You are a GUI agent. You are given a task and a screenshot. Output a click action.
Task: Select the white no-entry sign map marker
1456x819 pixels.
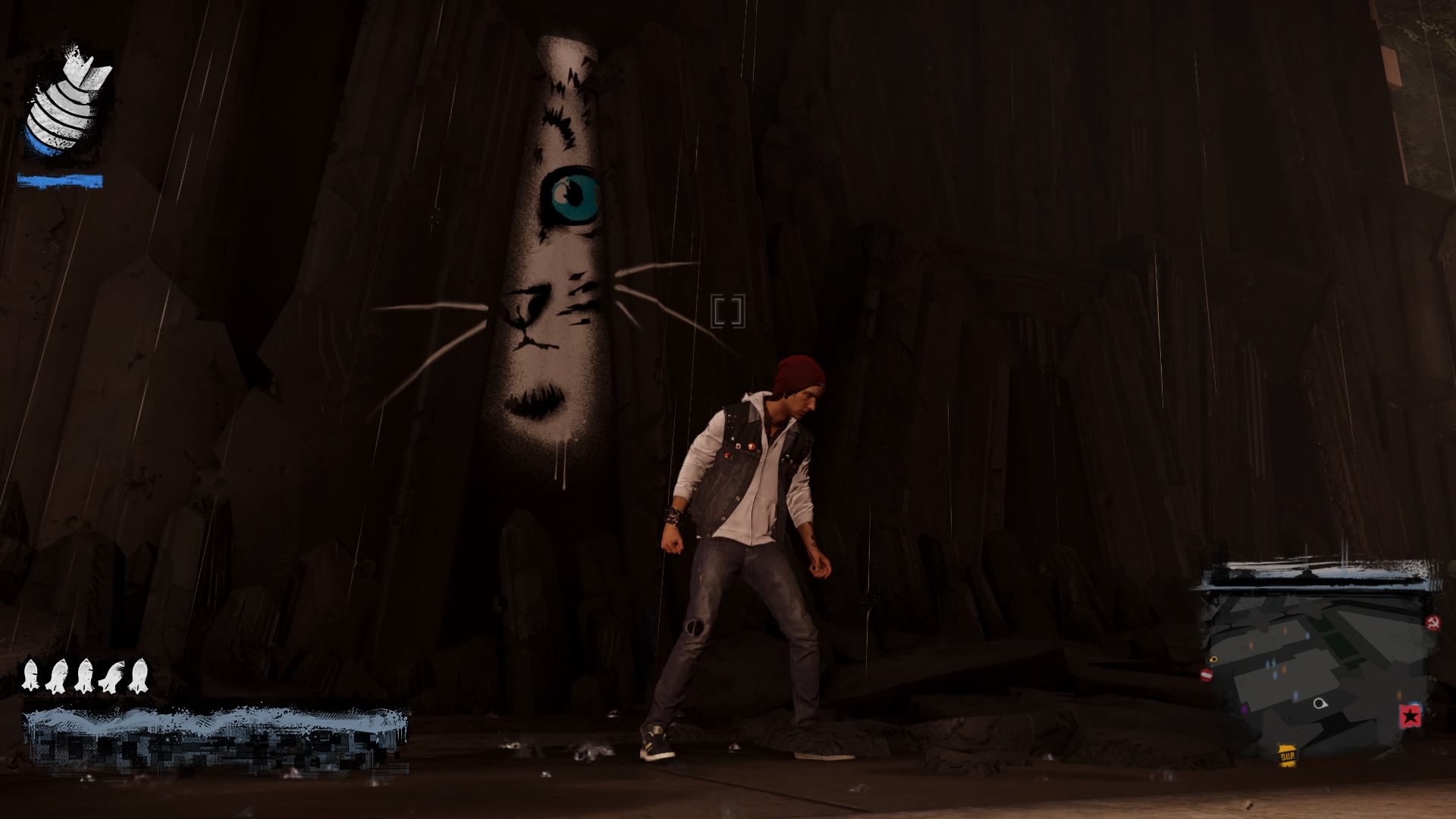tap(1207, 673)
